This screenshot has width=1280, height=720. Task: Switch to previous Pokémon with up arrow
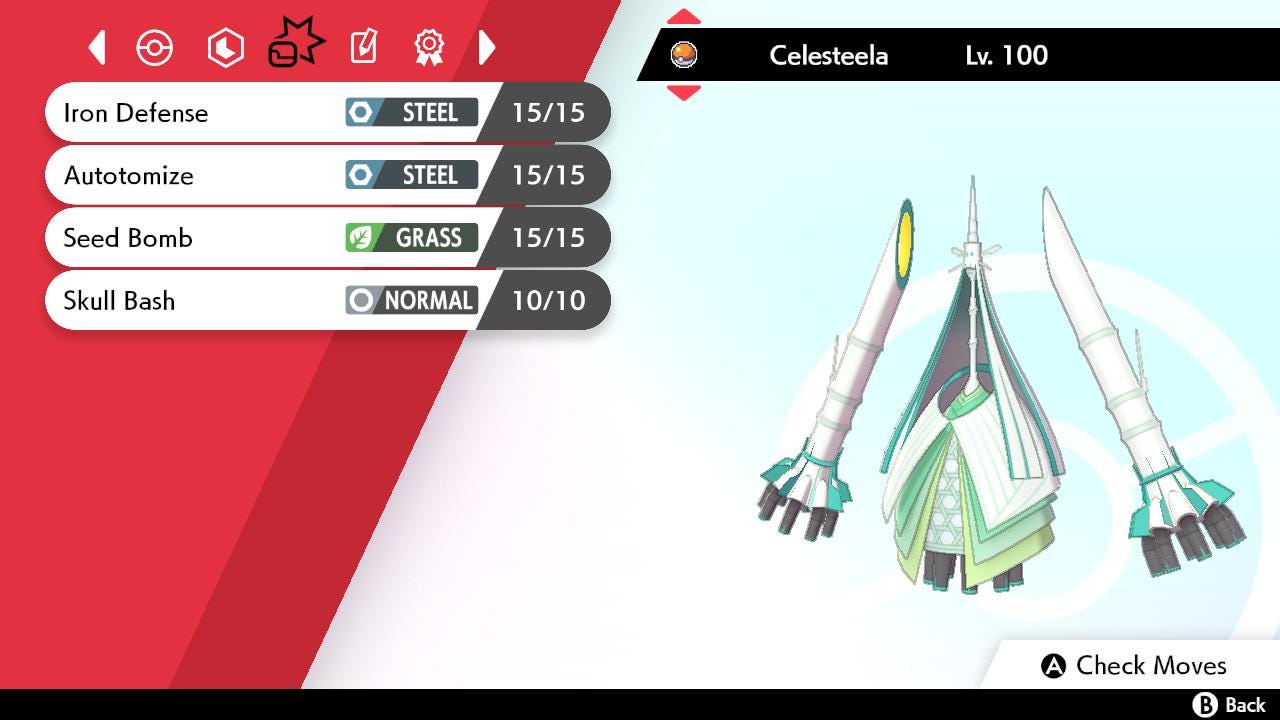[683, 17]
